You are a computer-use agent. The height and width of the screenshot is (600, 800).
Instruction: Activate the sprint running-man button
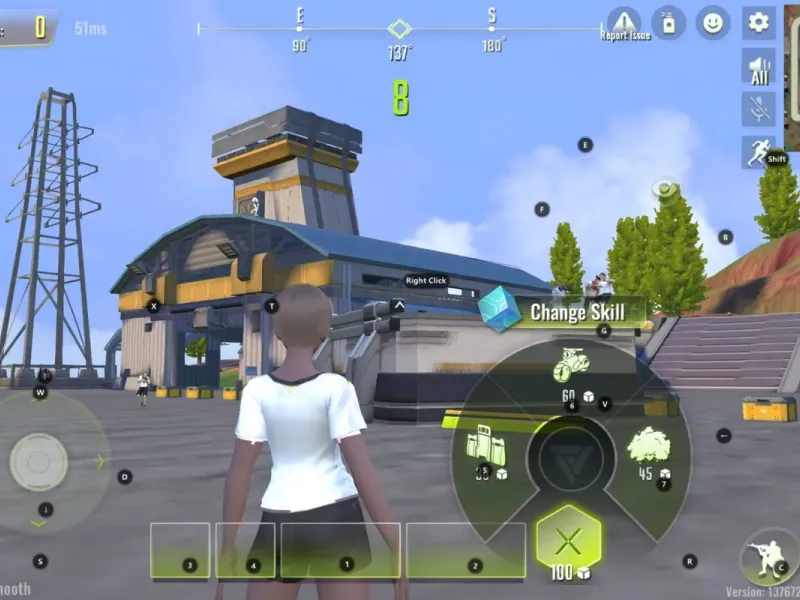759,152
